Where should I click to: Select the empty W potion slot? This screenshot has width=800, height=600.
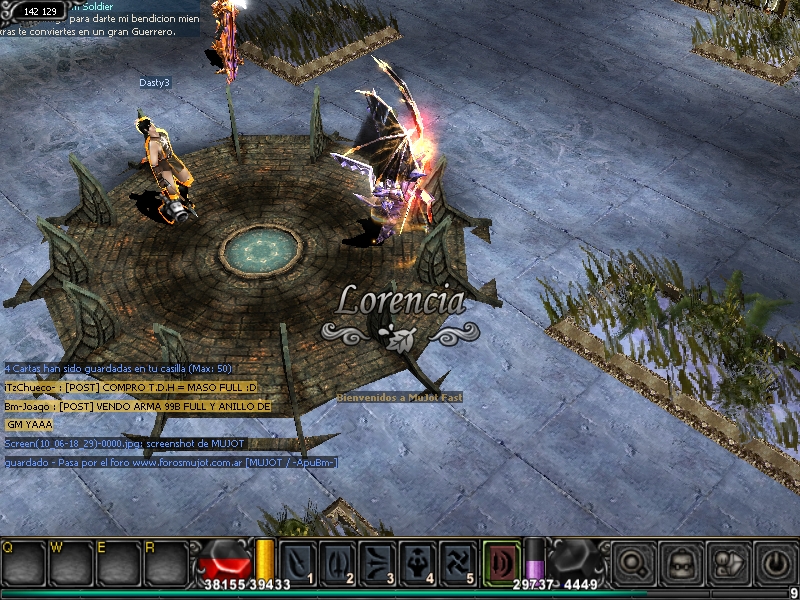pos(70,563)
